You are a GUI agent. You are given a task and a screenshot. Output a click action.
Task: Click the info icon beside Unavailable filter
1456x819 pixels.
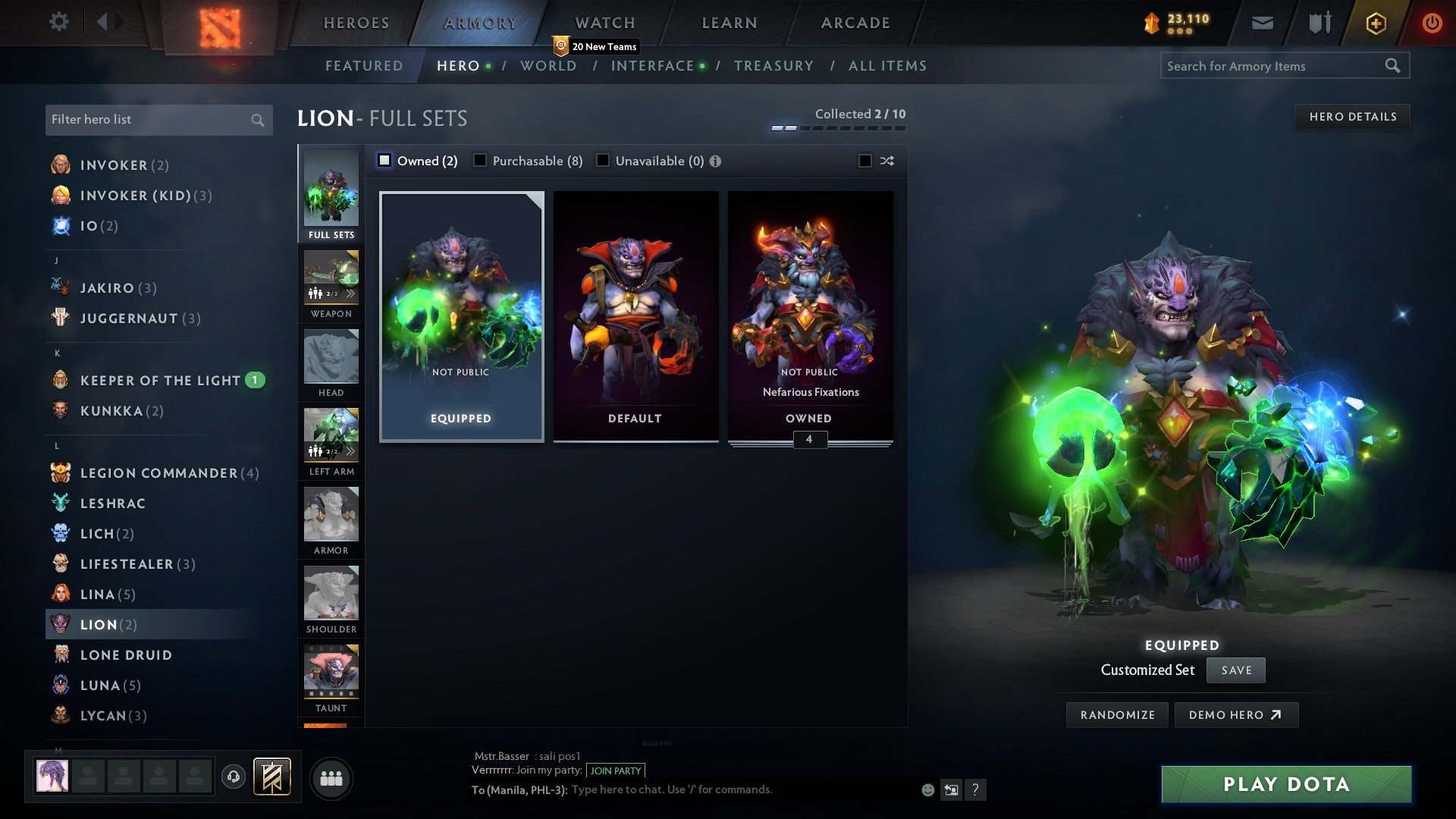(x=717, y=161)
